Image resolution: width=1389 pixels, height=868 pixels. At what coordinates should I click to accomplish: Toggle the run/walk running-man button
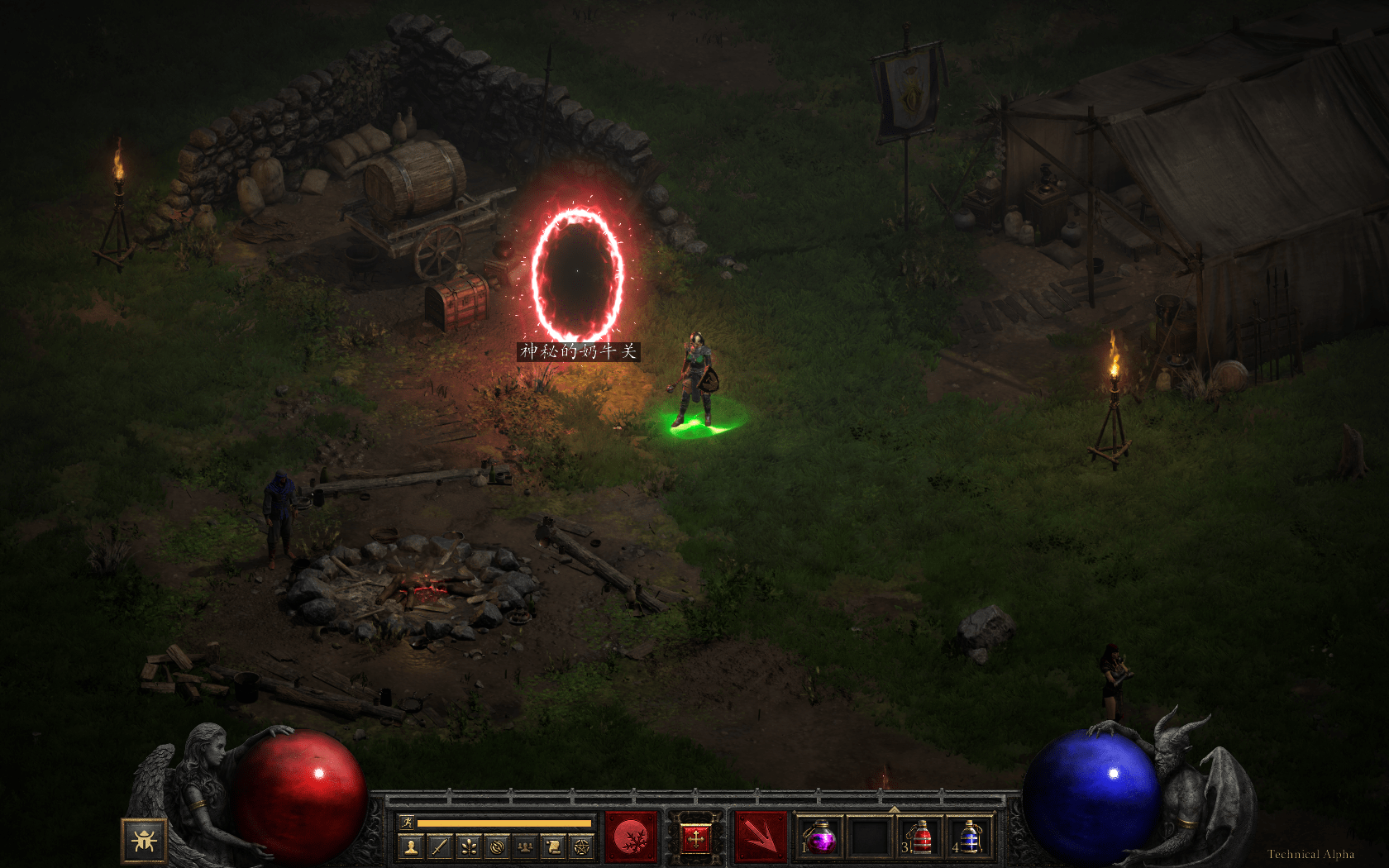click(x=407, y=823)
